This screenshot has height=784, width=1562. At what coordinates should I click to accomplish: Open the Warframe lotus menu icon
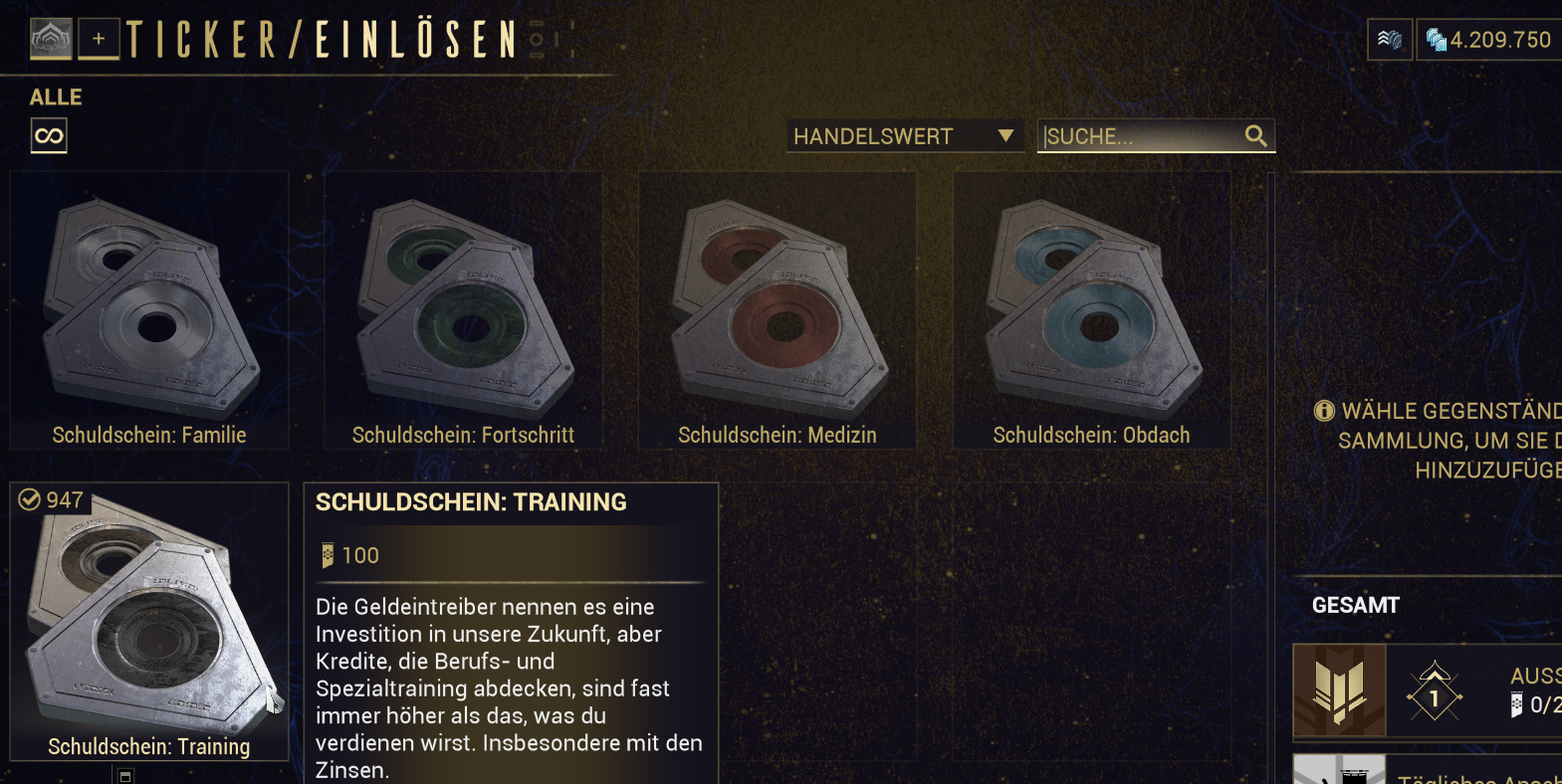tap(51, 40)
